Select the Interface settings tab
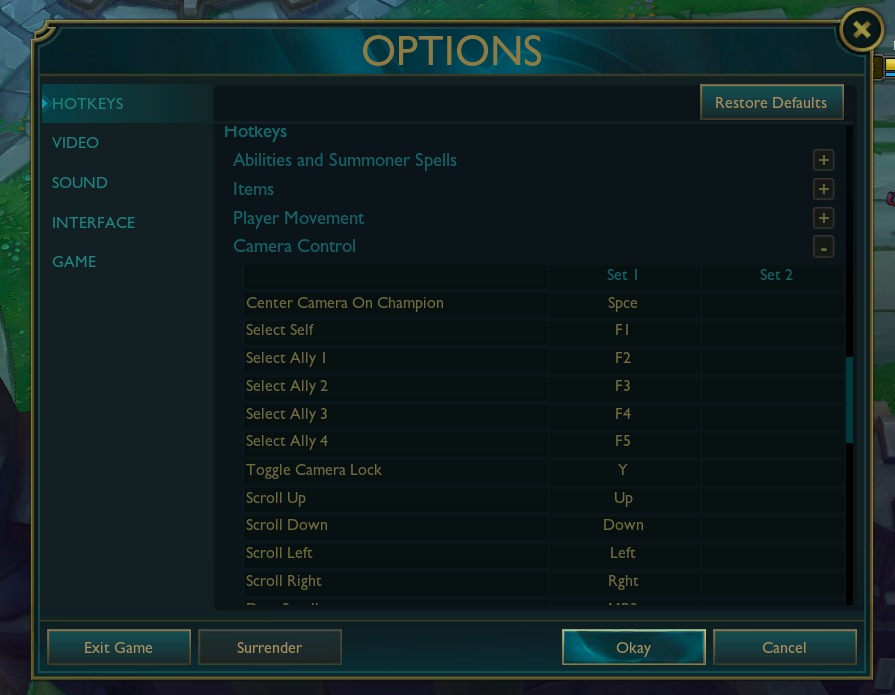The image size is (895, 695). (93, 223)
